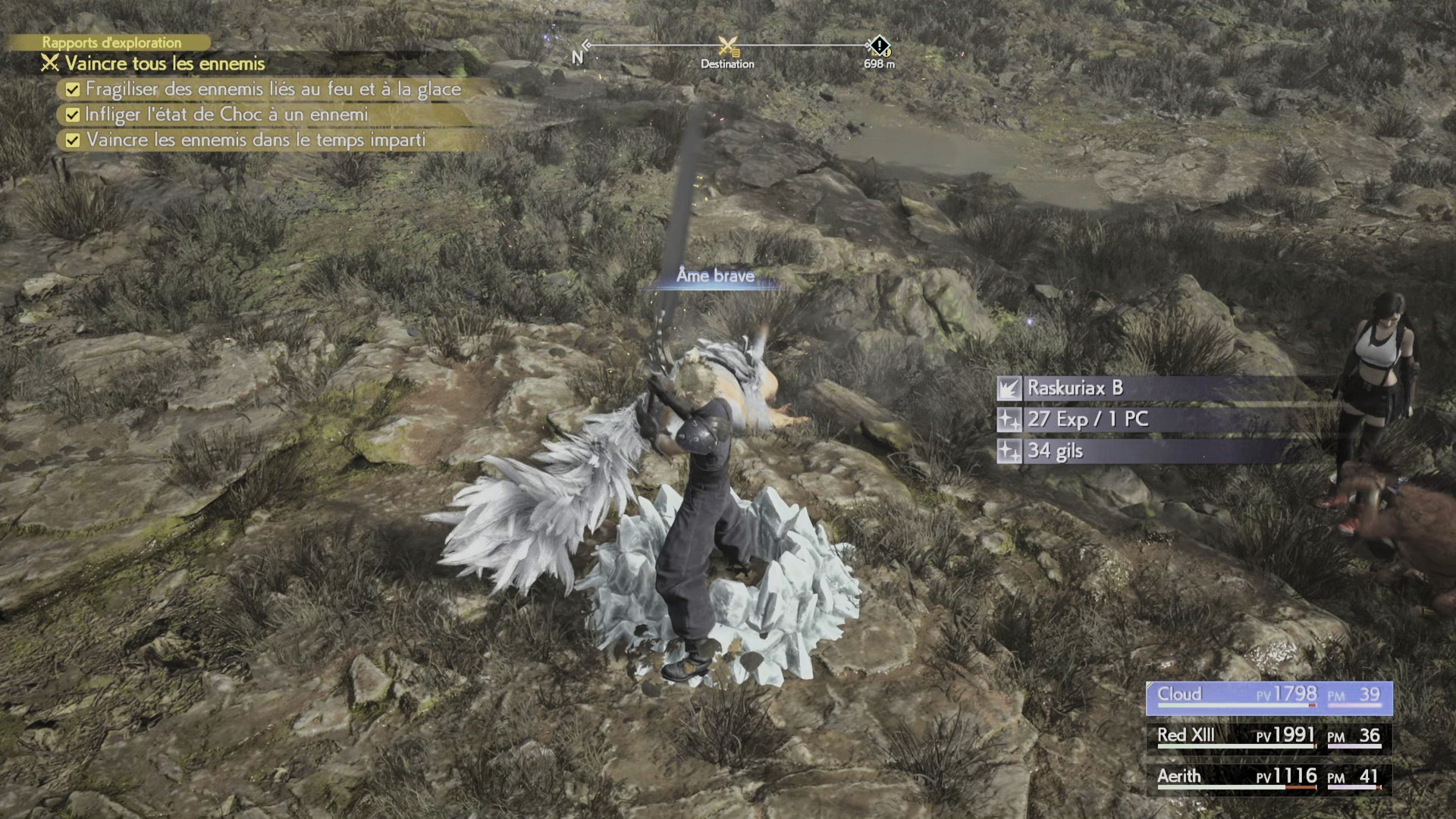Image resolution: width=1456 pixels, height=819 pixels.
Task: Click the north indicator on the compass
Action: click(x=578, y=57)
